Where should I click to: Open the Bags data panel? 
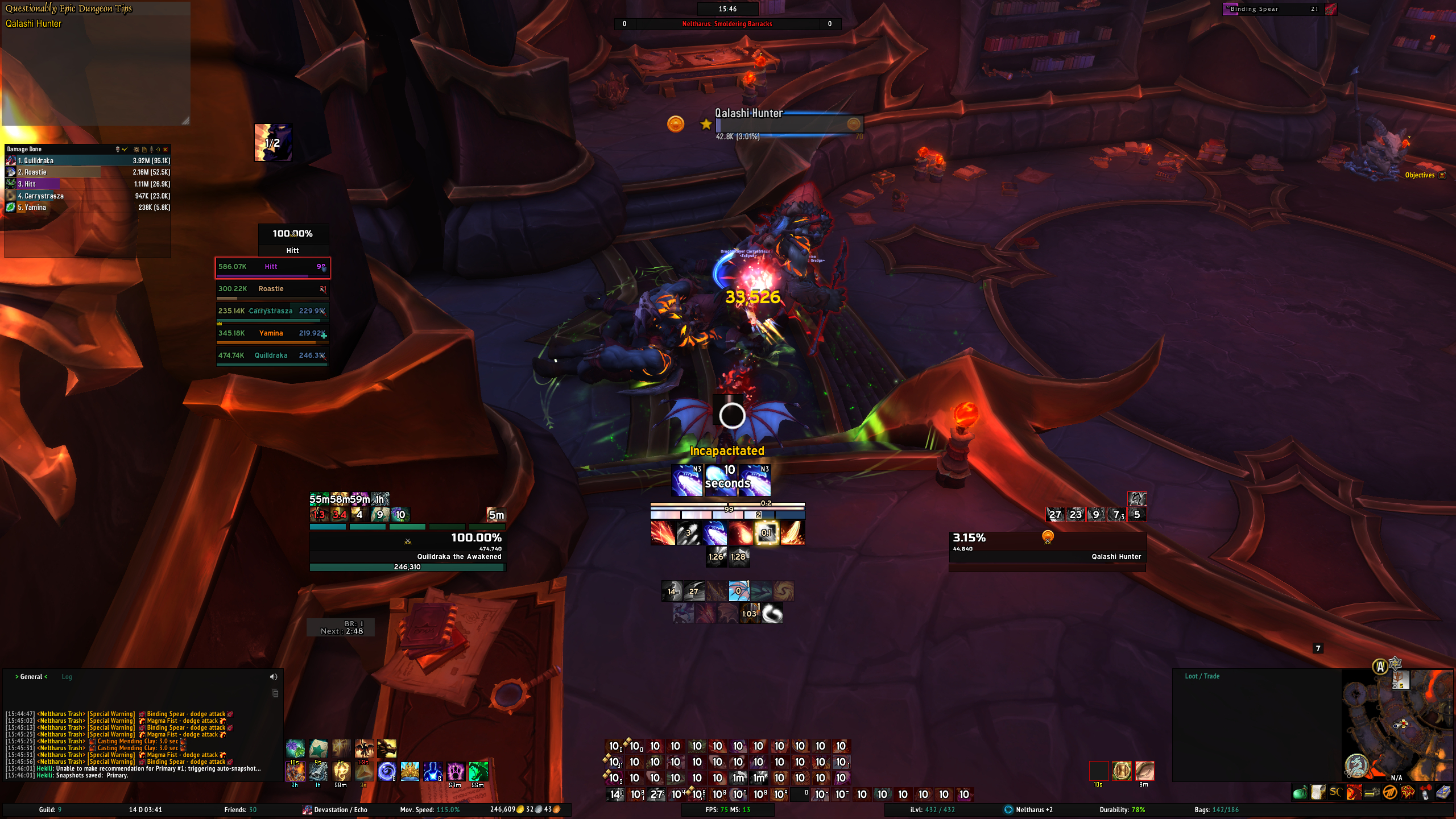[1216, 810]
